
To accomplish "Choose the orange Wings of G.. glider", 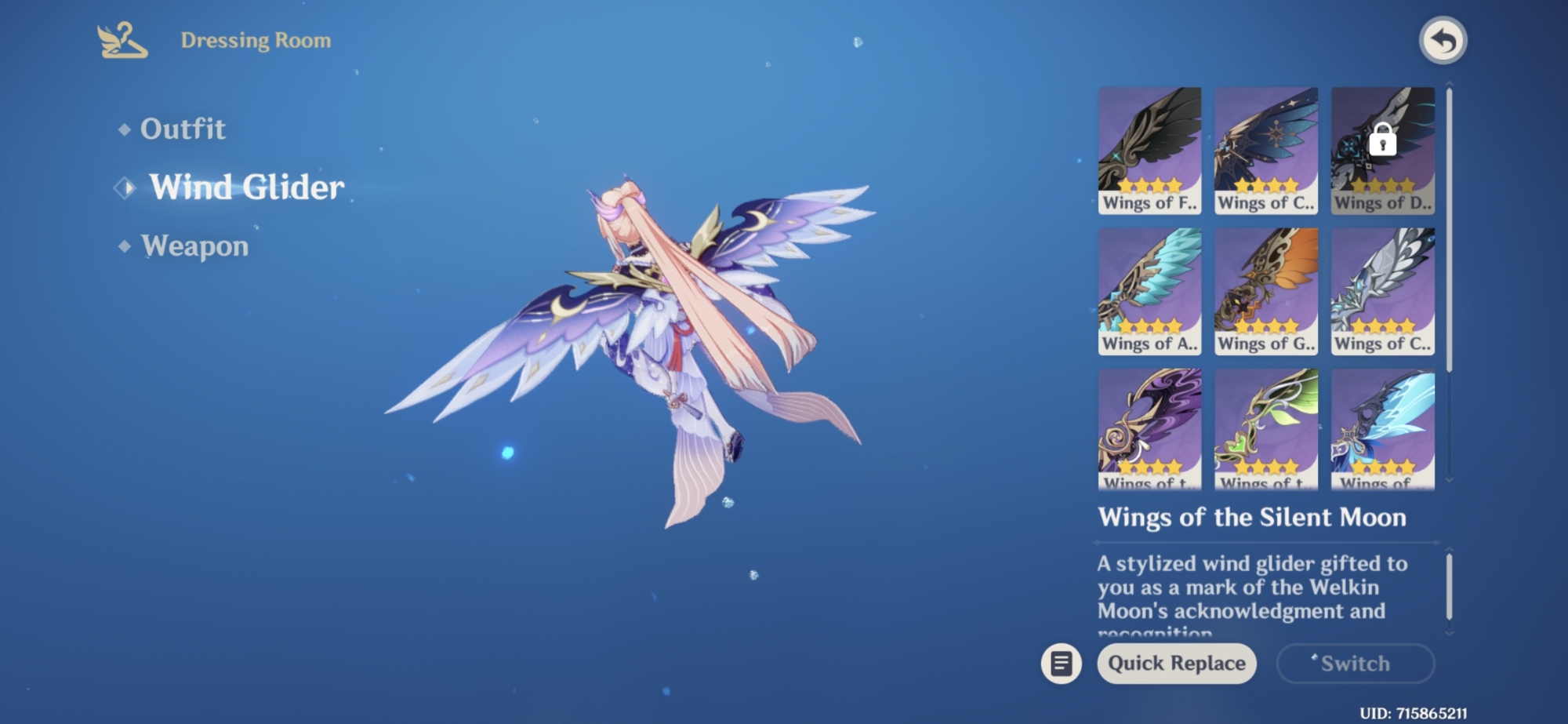I will click(1265, 291).
